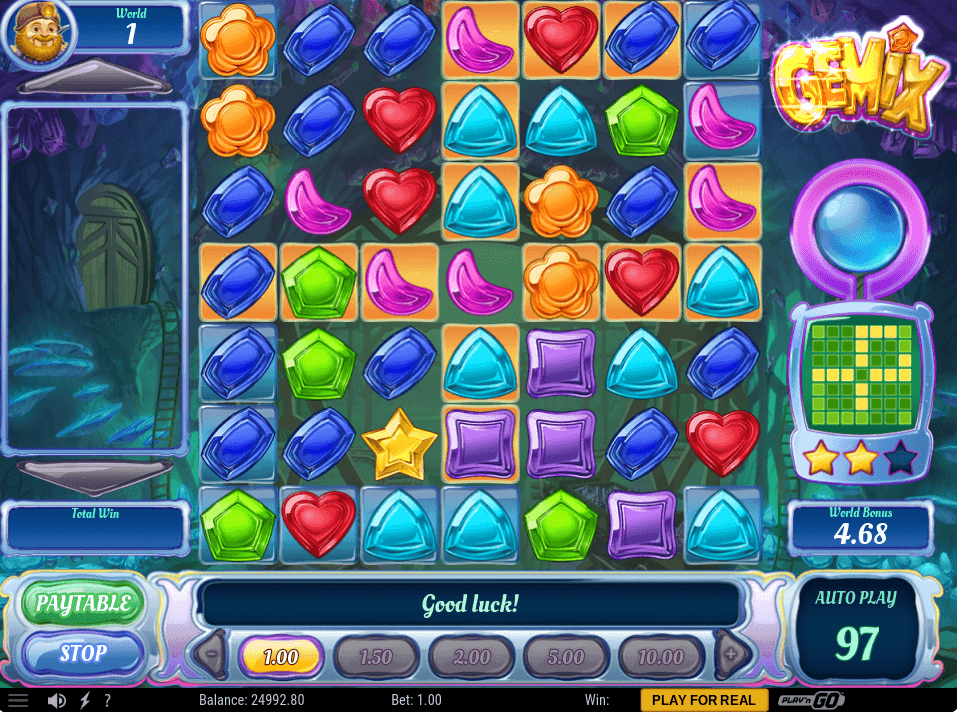Screen dimensions: 957x716
Task: Toggle fast play lightning bolt icon
Action: [84, 700]
